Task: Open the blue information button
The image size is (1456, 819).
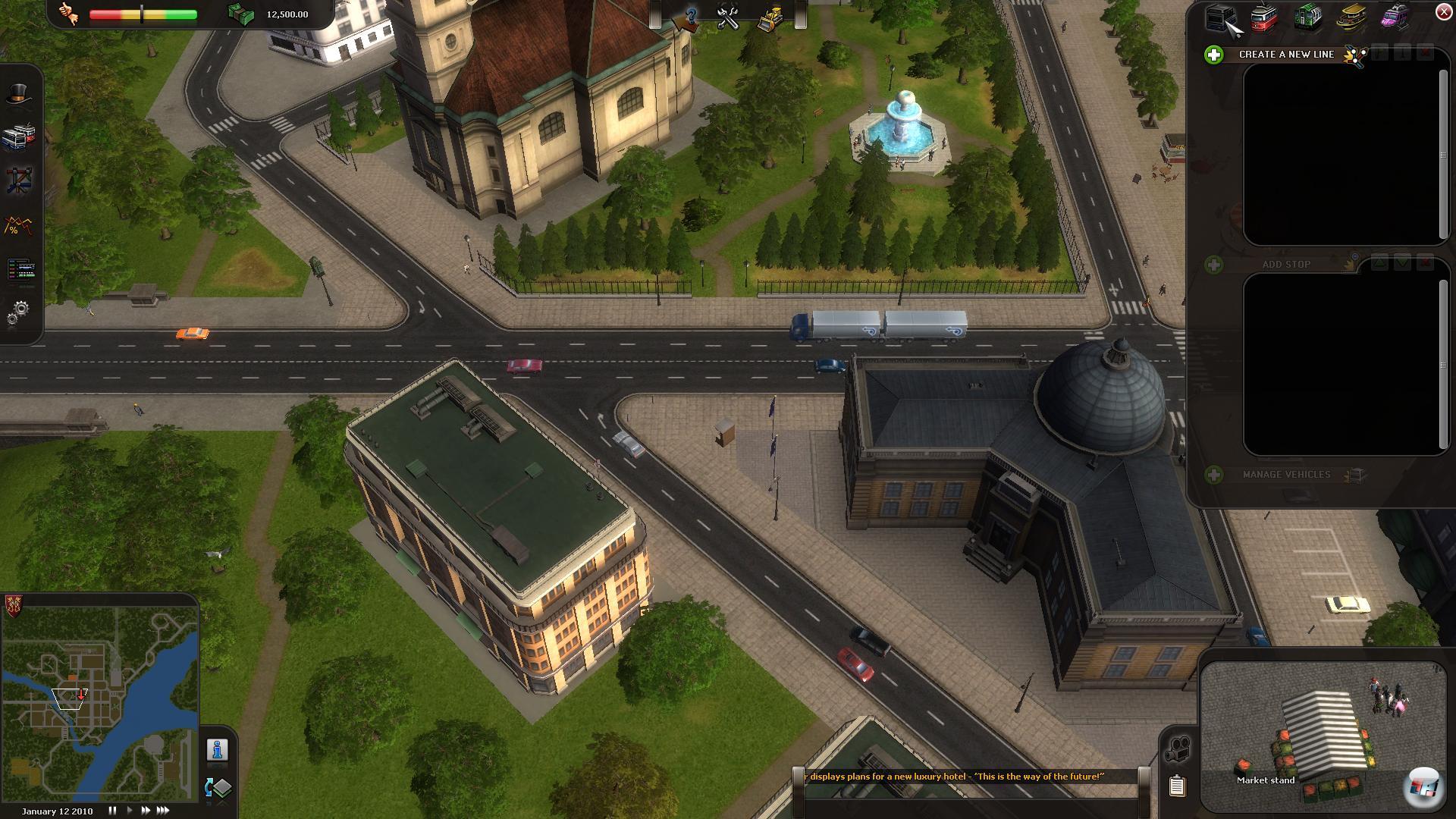Action: [218, 750]
